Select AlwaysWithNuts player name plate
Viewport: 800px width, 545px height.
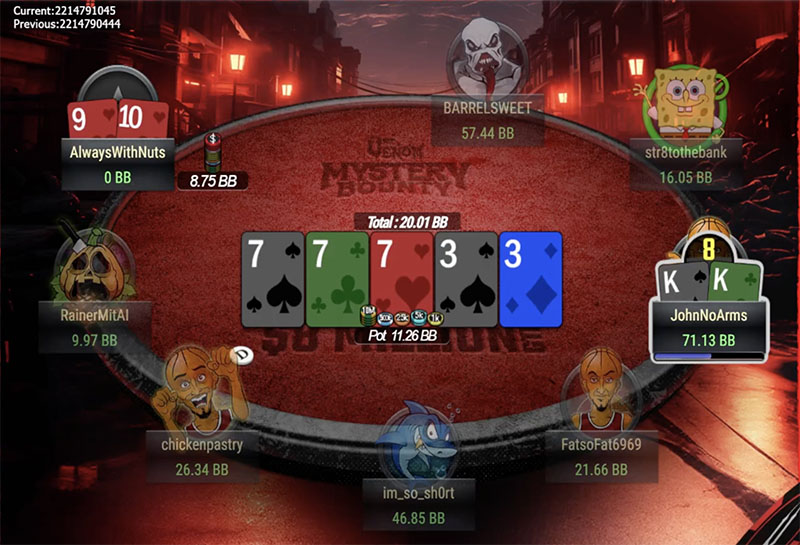[x=118, y=153]
